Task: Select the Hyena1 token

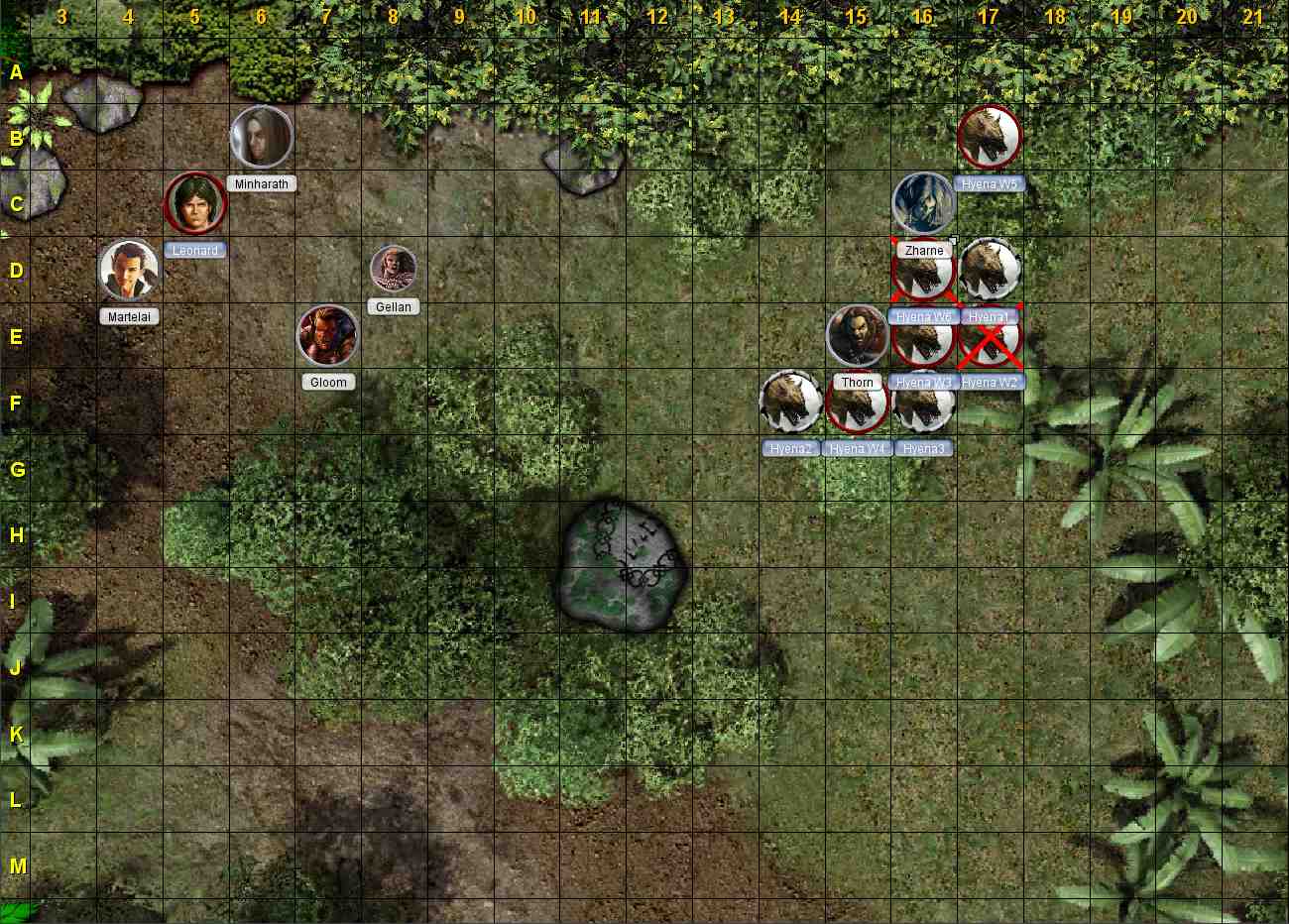Action: click(990, 270)
